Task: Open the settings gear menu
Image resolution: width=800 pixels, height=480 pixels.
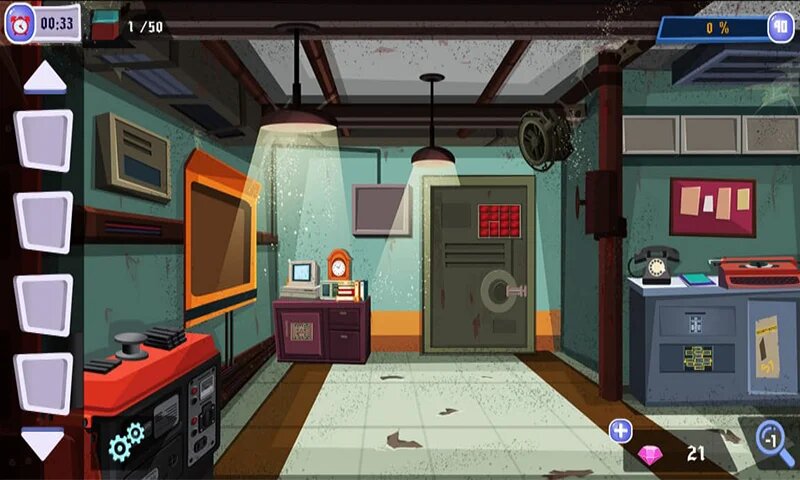Action: [127, 441]
